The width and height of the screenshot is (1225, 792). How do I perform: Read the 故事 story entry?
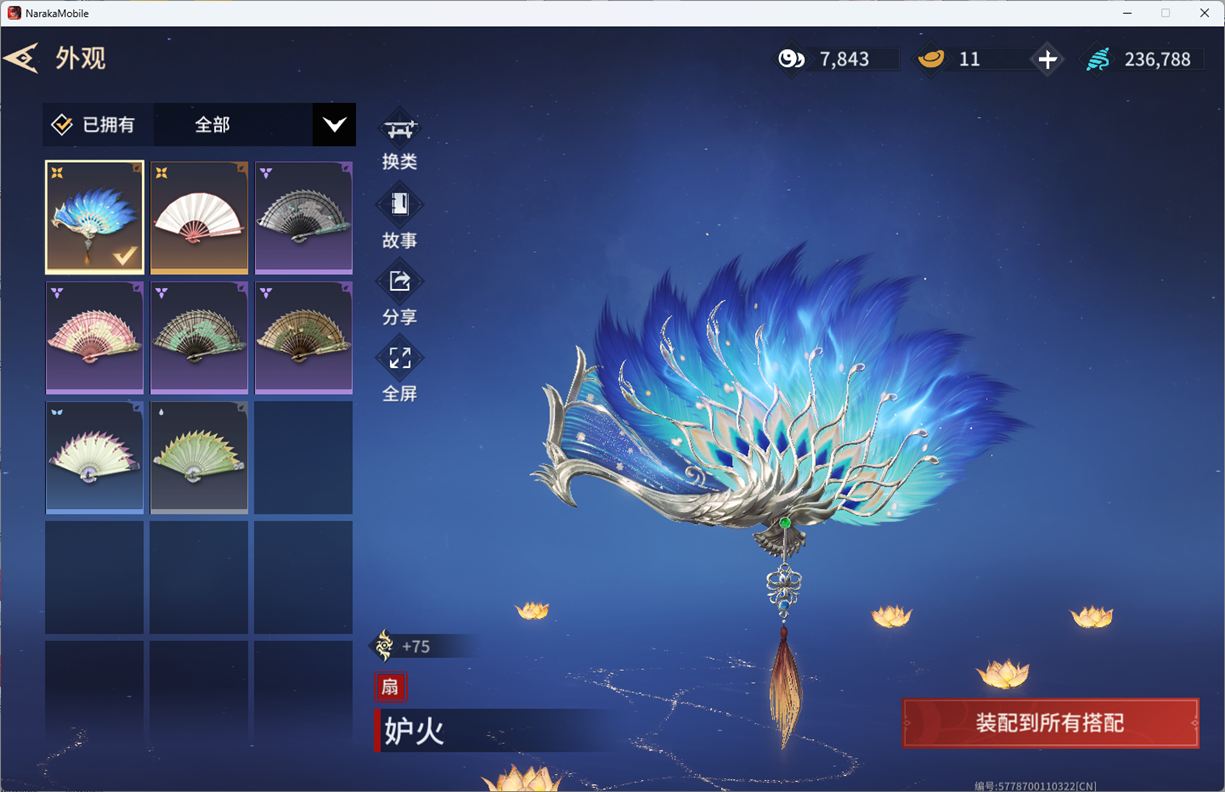[400, 218]
